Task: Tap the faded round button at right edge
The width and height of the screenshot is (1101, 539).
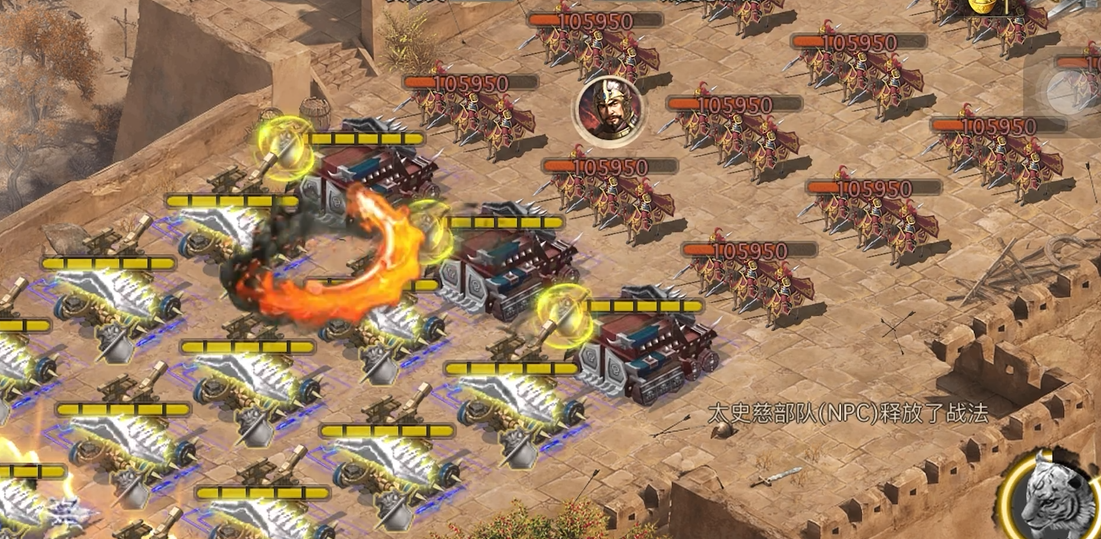Action: click(1068, 92)
